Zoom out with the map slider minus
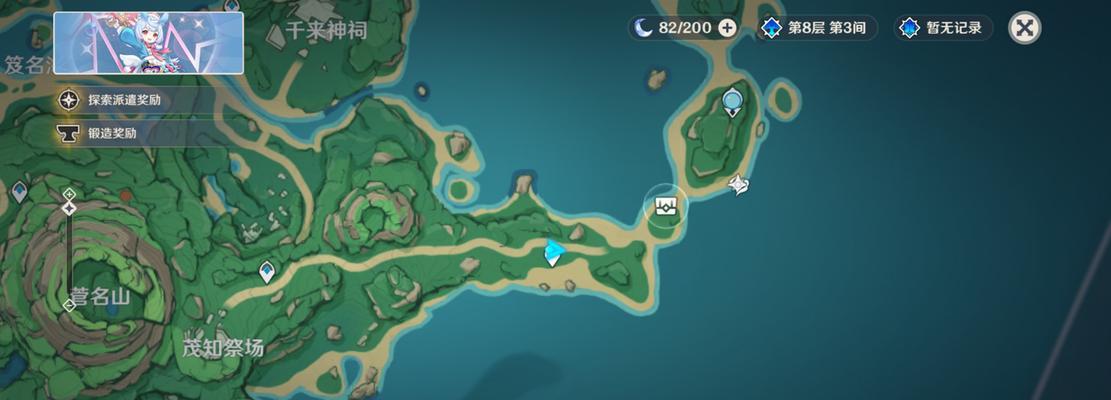The width and height of the screenshot is (1111, 400). pos(69,305)
